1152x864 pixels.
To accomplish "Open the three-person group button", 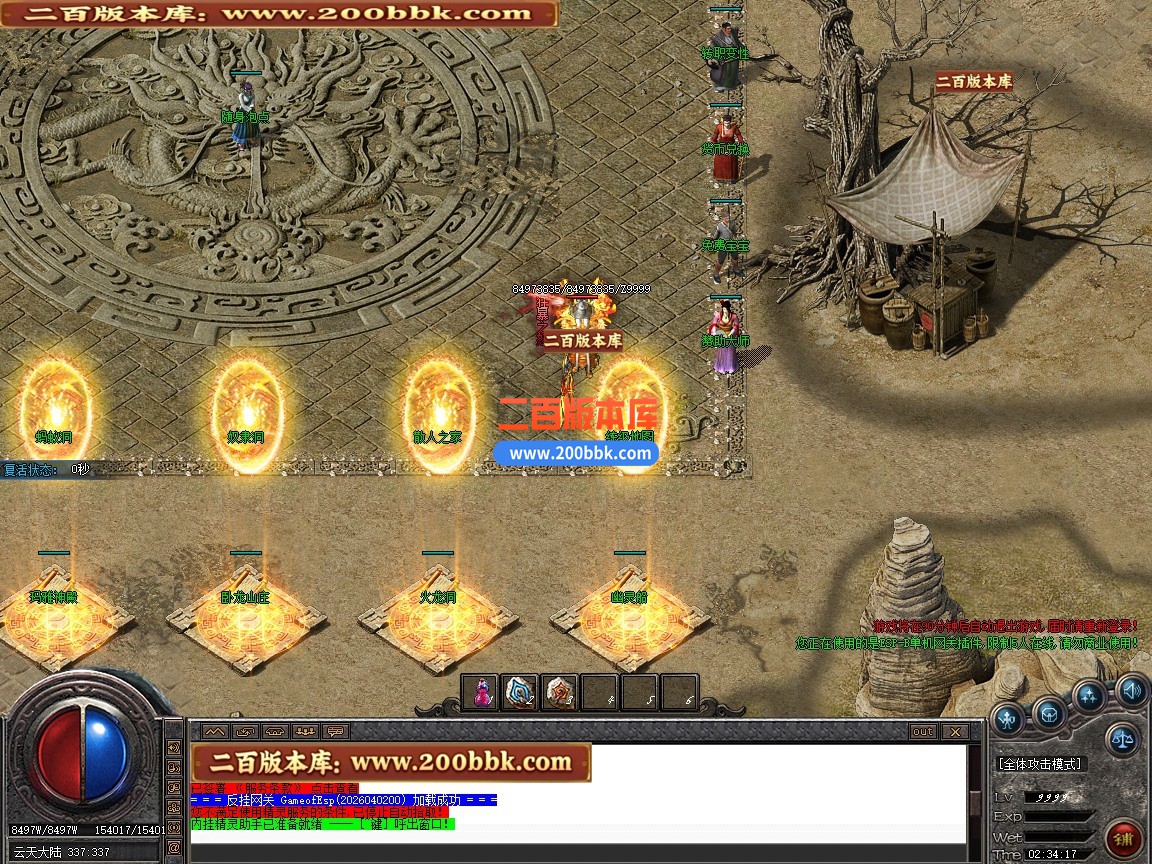I will pos(305,731).
